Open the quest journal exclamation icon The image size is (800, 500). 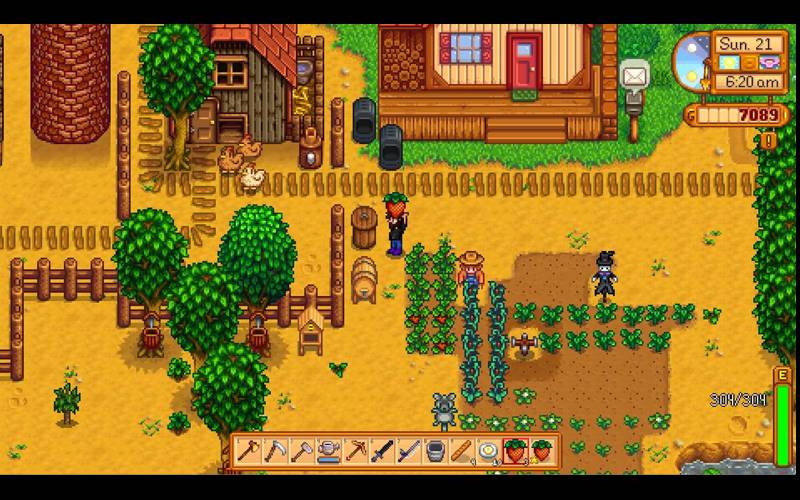coord(768,141)
